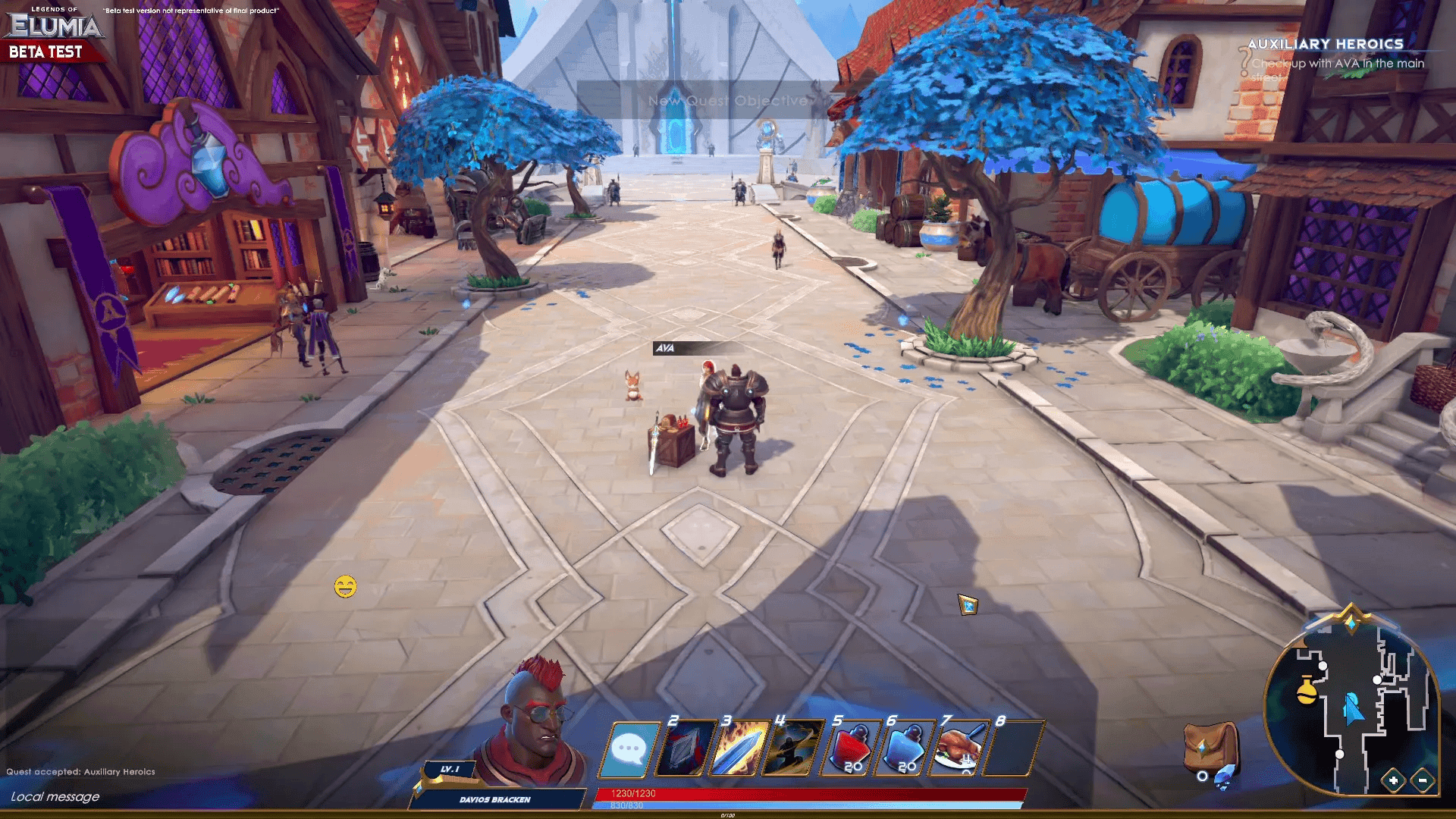This screenshot has width=1456, height=819.
Task: Activate the blade ability in hotbar slot 2
Action: 689,747
